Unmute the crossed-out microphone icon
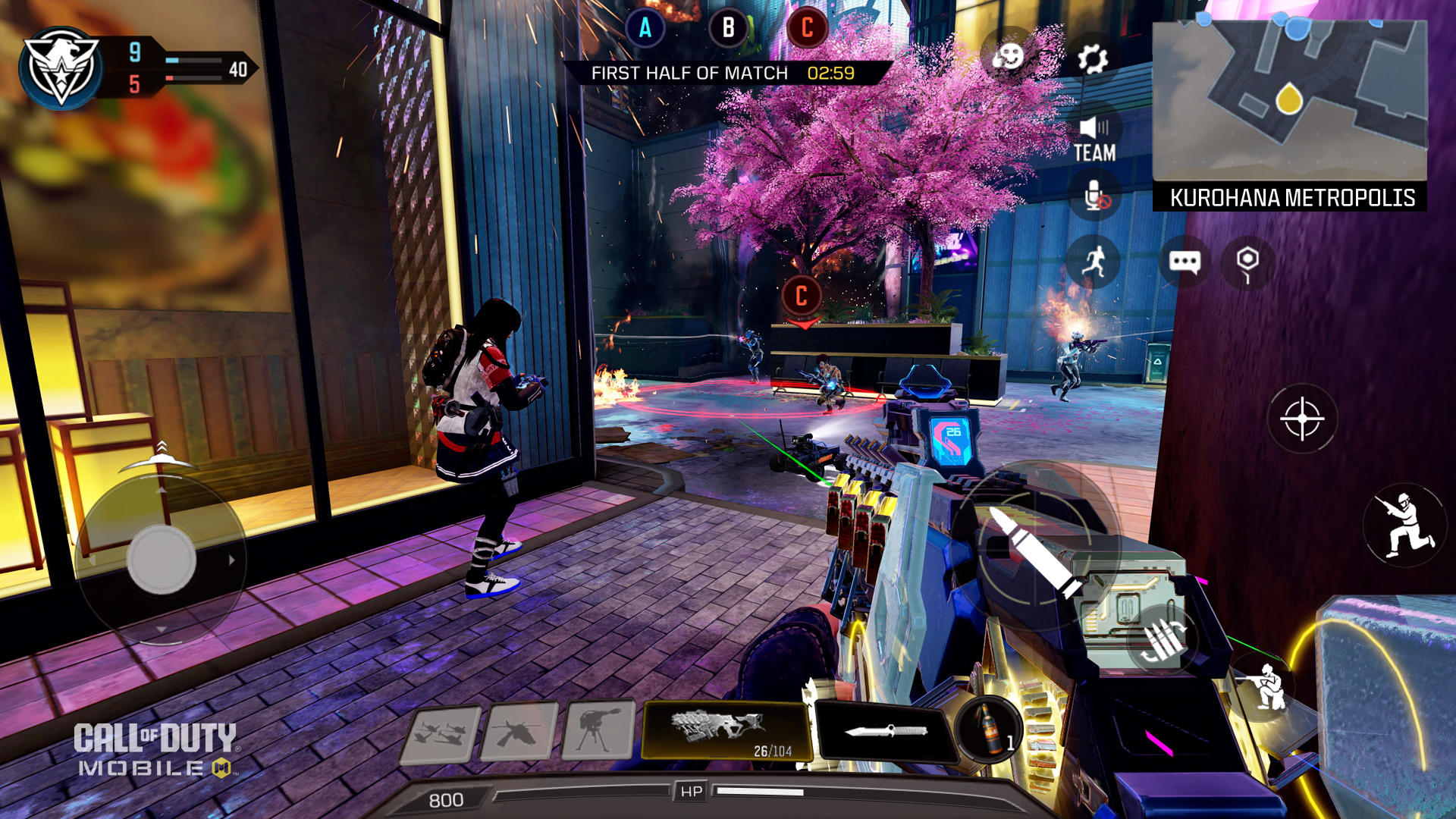Screen dimensions: 1456x819 [x=1092, y=196]
